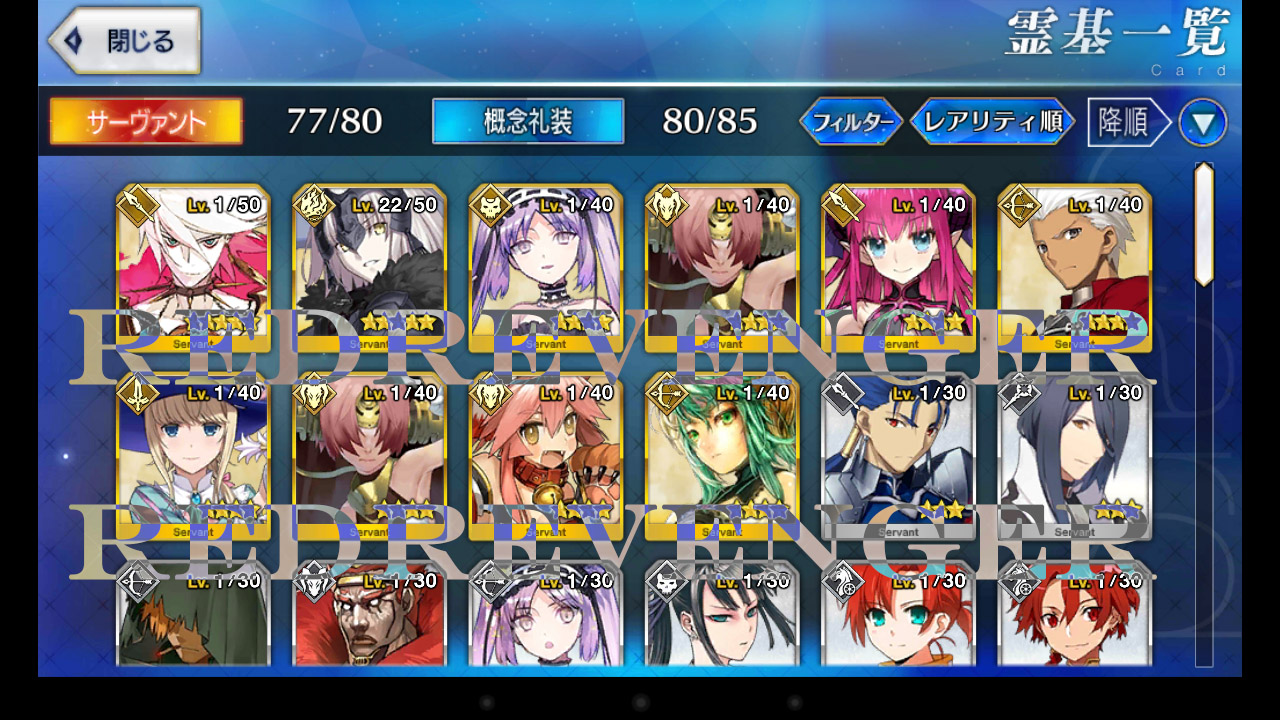Click the vertical scrollbar handle

pos(1204,224)
